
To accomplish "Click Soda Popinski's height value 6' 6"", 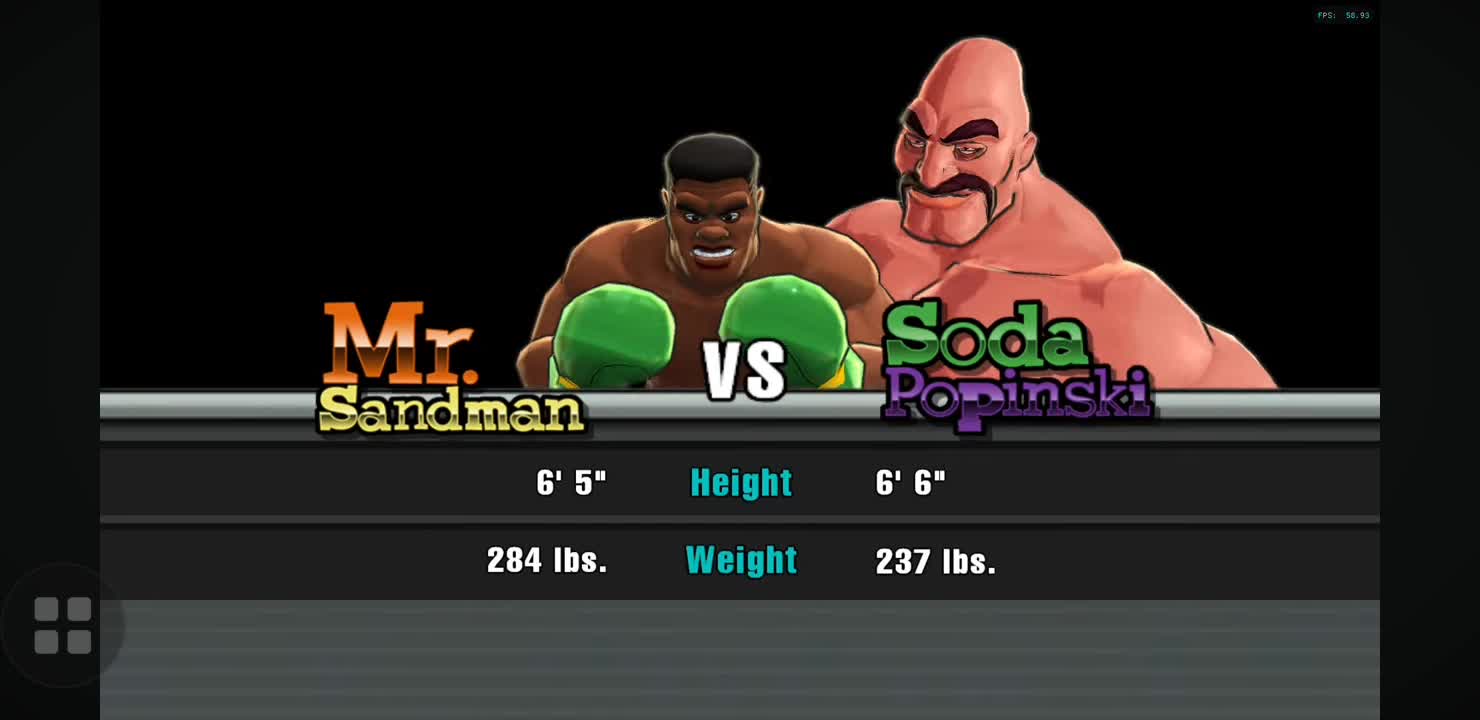I will pyautogui.click(x=910, y=483).
